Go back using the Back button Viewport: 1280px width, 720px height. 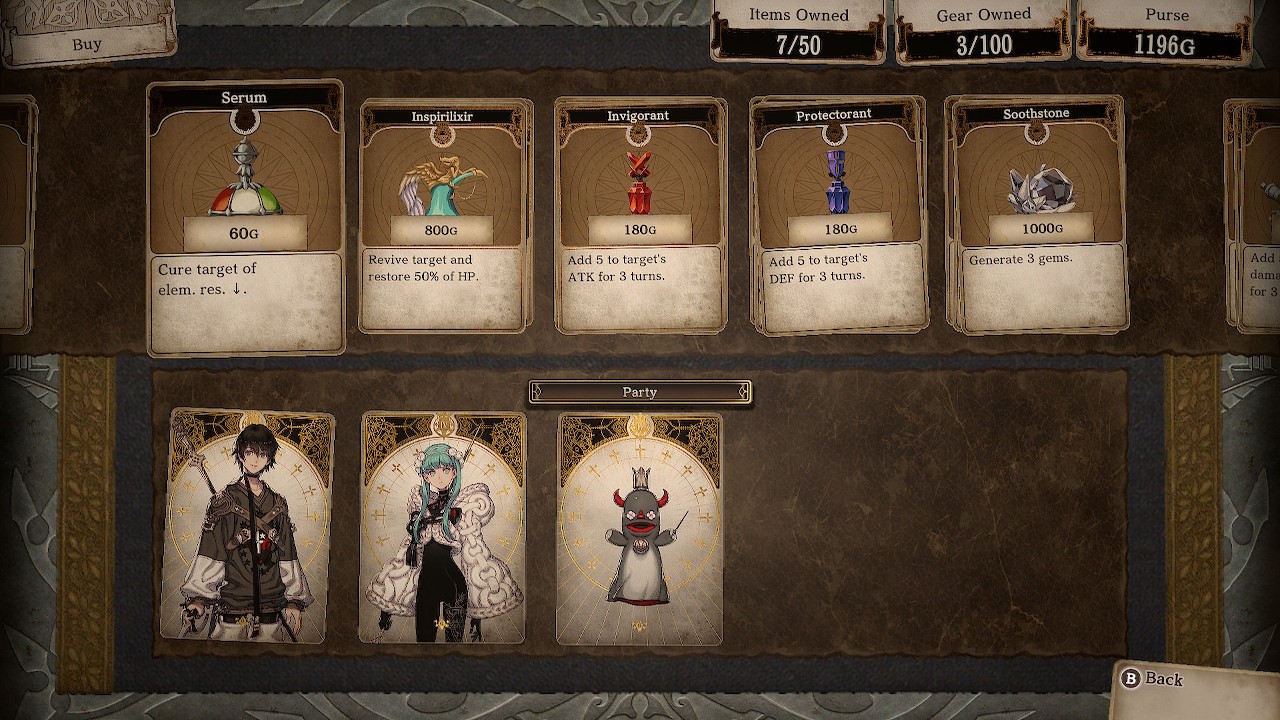point(1152,679)
